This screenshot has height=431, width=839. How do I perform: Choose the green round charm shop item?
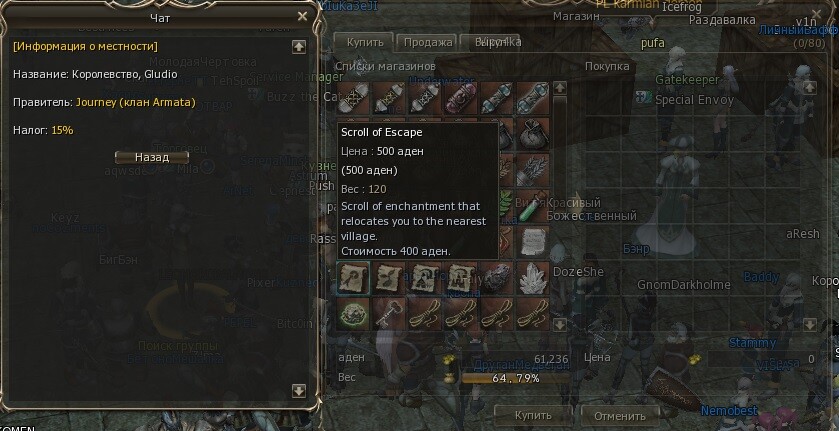[x=354, y=315]
